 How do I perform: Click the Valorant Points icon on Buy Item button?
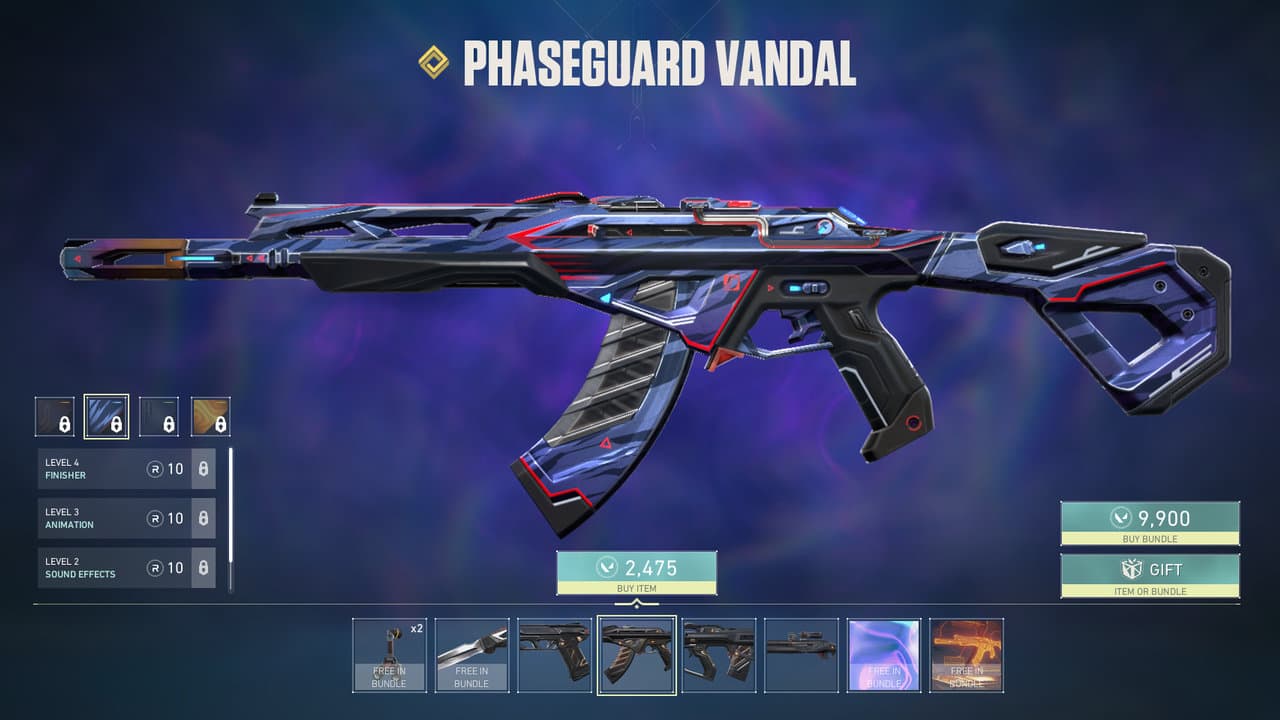(x=605, y=566)
